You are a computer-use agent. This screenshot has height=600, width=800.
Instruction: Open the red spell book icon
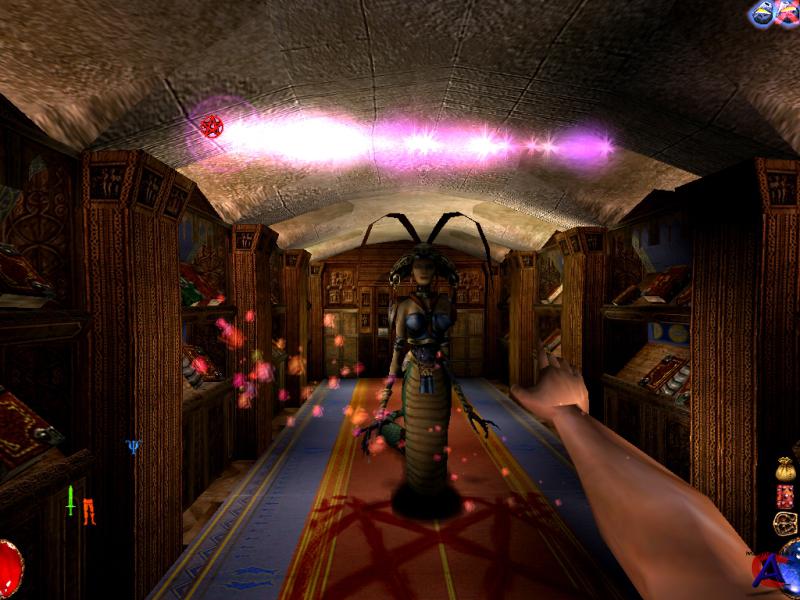785,495
